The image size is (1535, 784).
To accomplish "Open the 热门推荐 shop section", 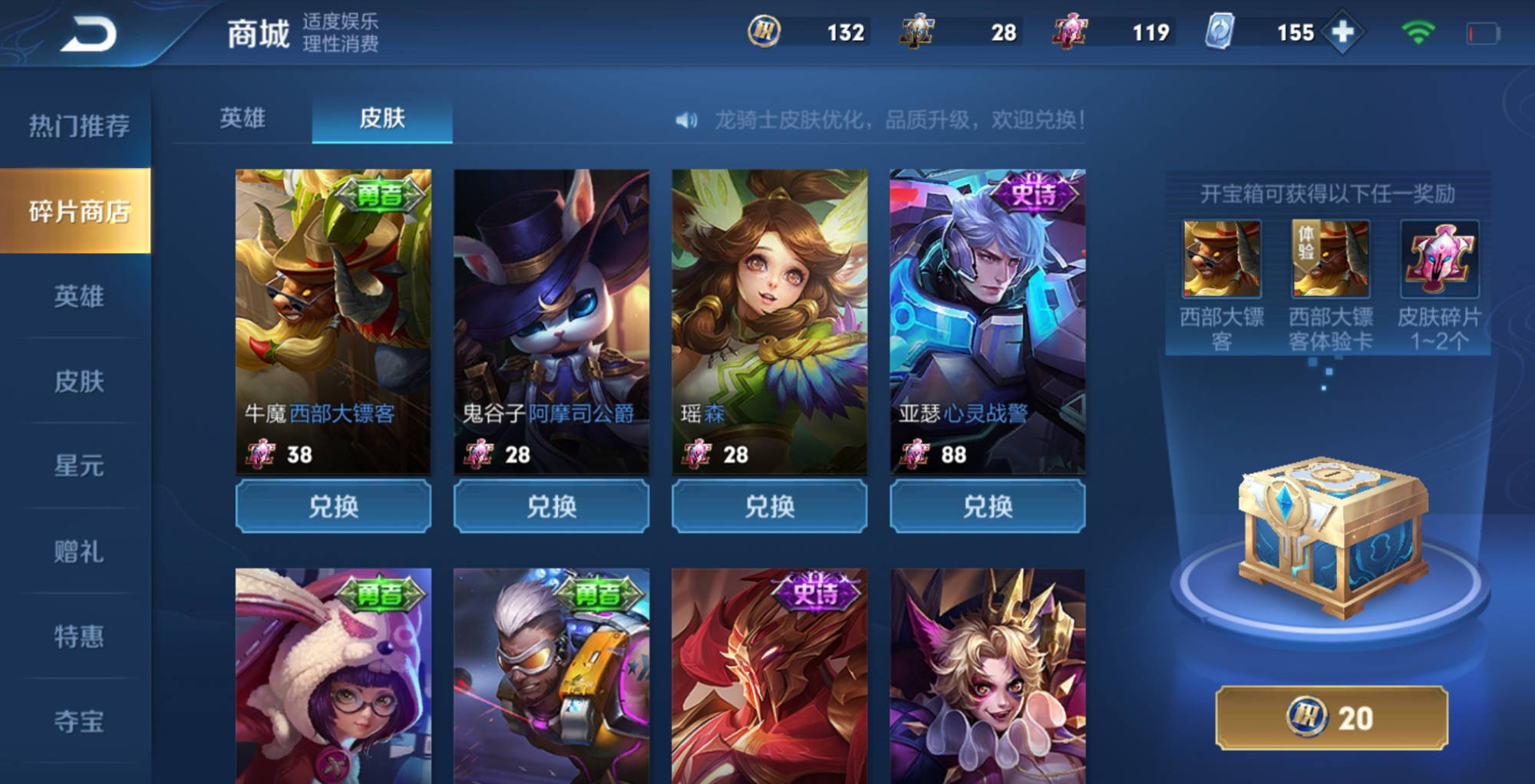I will pos(78,126).
